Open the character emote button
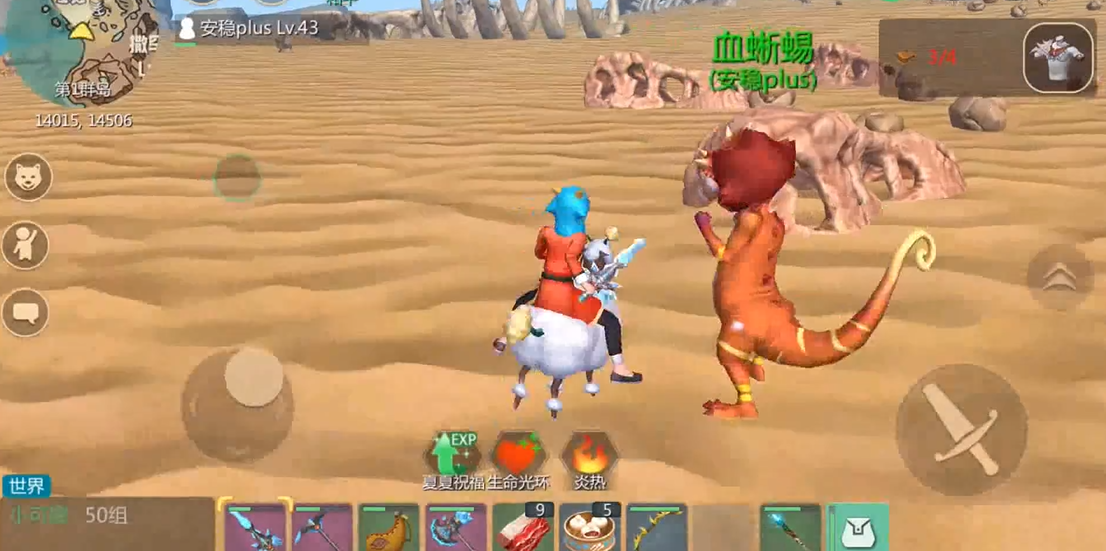Screen dimensions: 1106x551 [26, 246]
